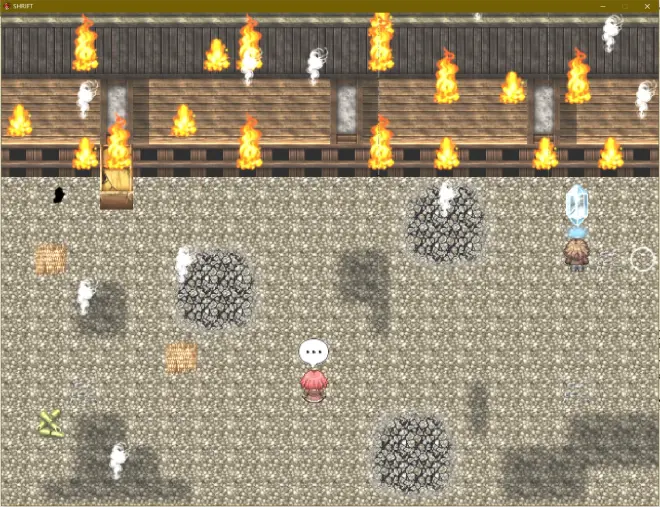Close the SHRIFT game window

tap(647, 6)
